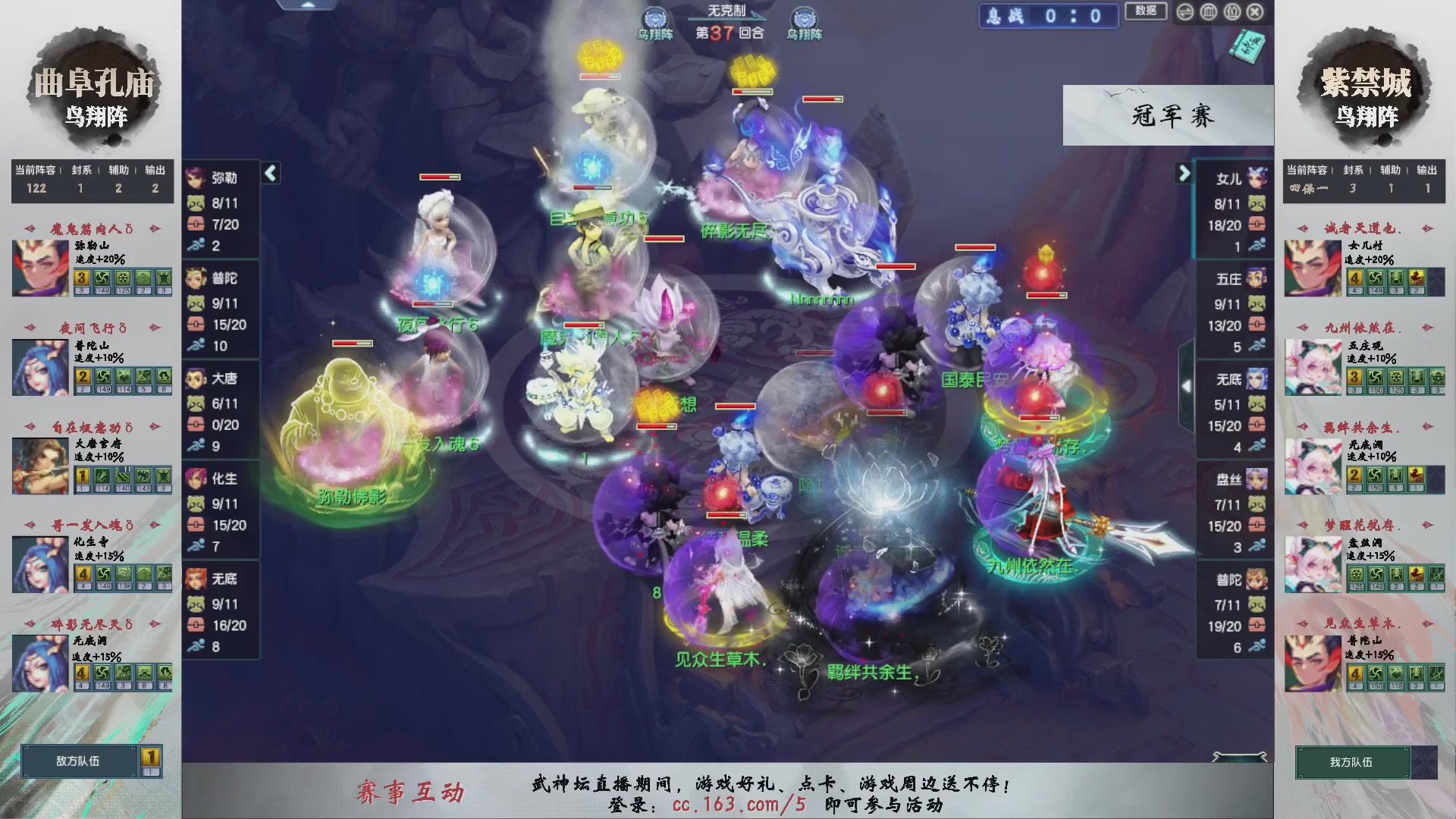
Task: Collapse the left unit list with the chevron
Action: click(269, 173)
